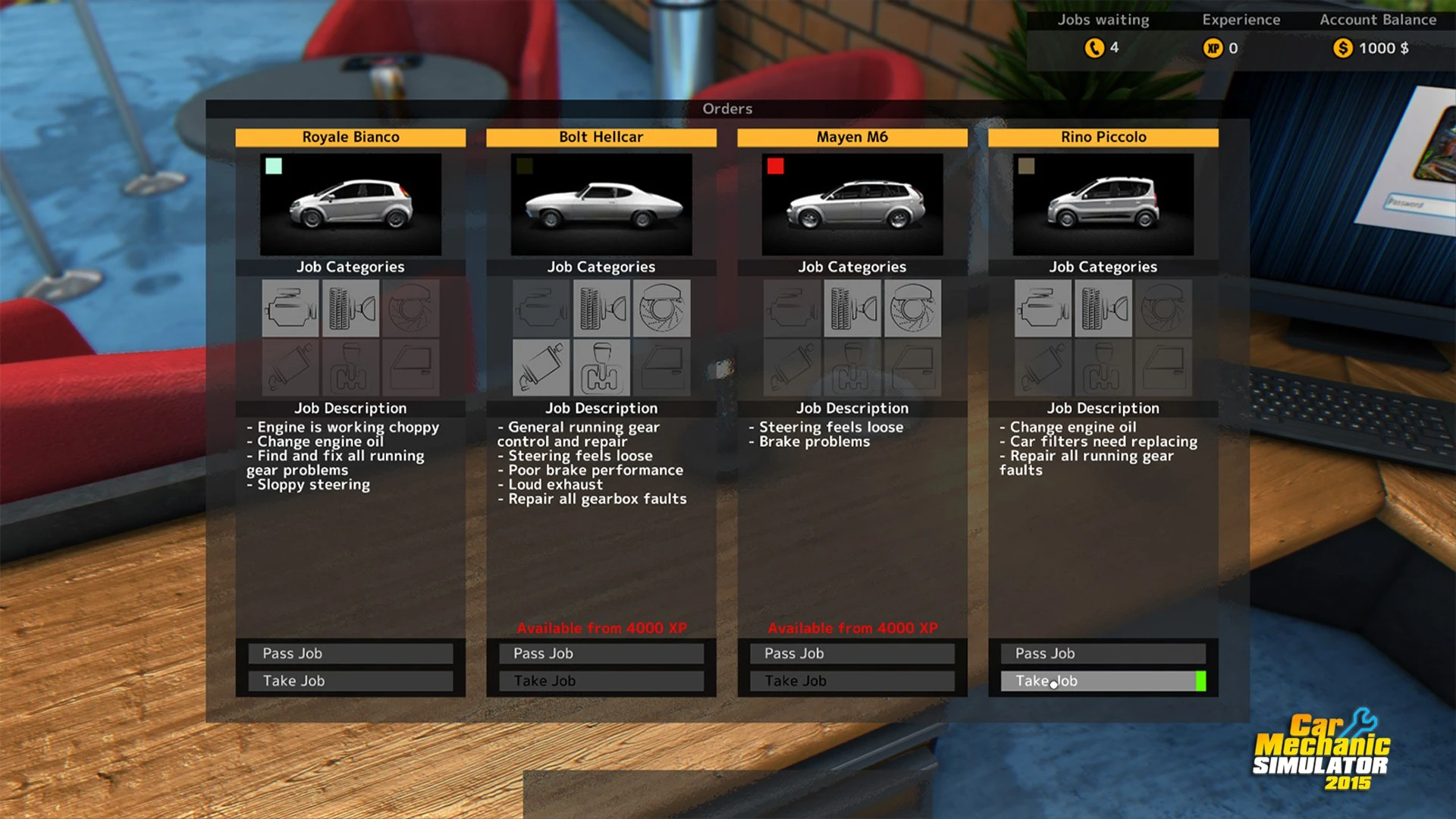Click the Rino Piccolo title header

pos(1103,137)
